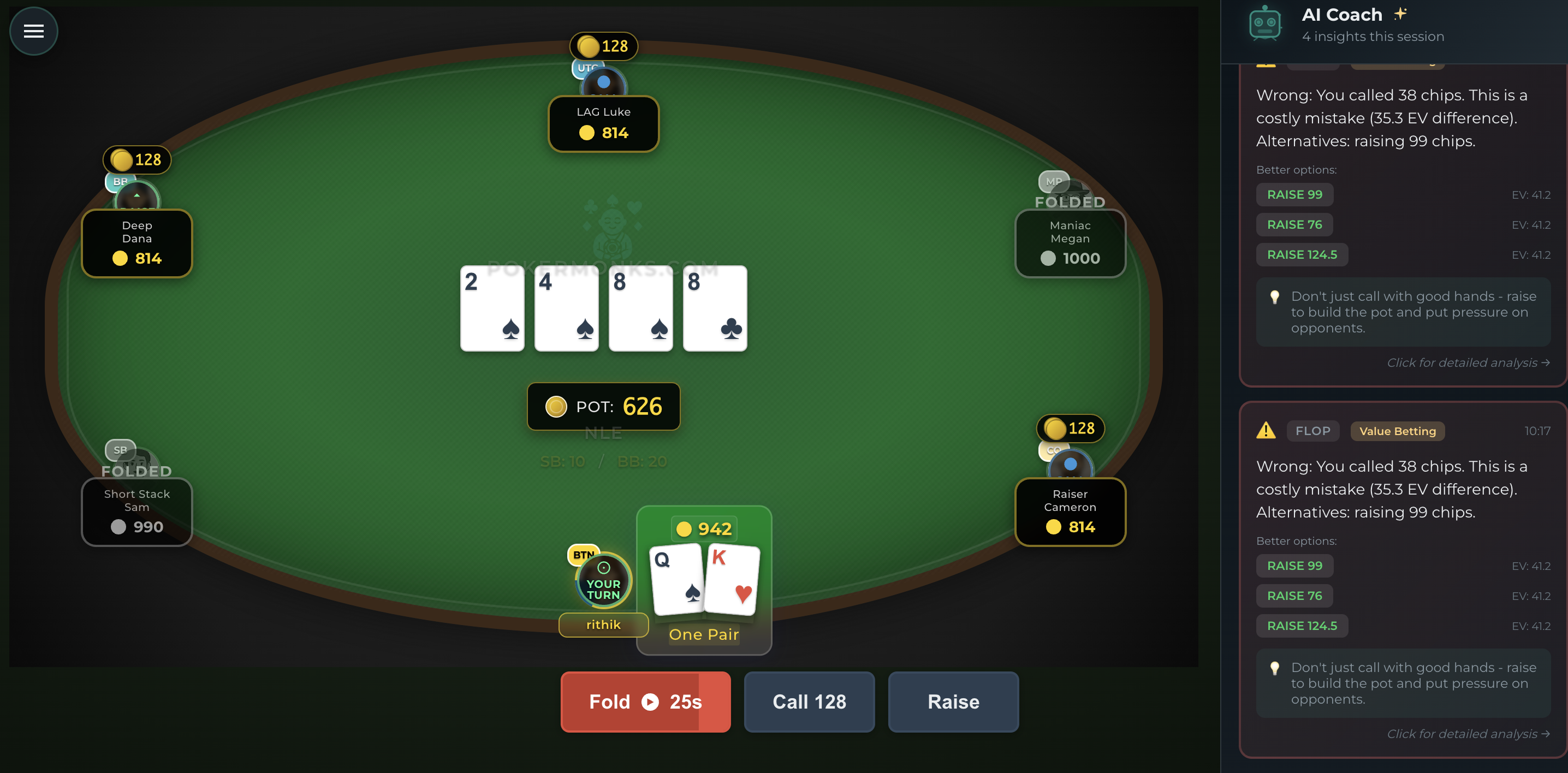1568x773 pixels.
Task: Select the RAISE 76 better option
Action: click(1294, 595)
